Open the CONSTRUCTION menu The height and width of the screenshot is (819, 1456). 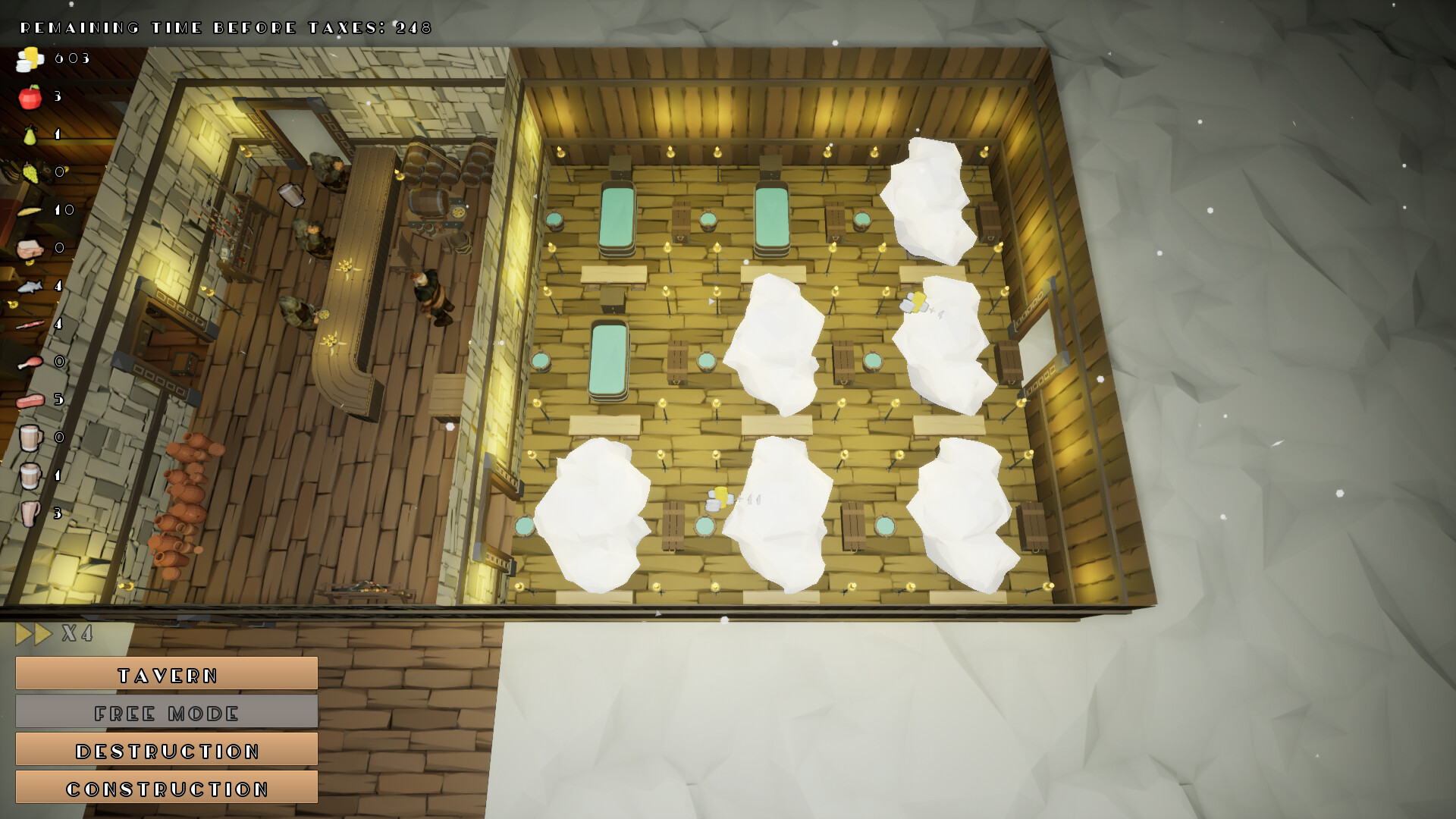(166, 788)
